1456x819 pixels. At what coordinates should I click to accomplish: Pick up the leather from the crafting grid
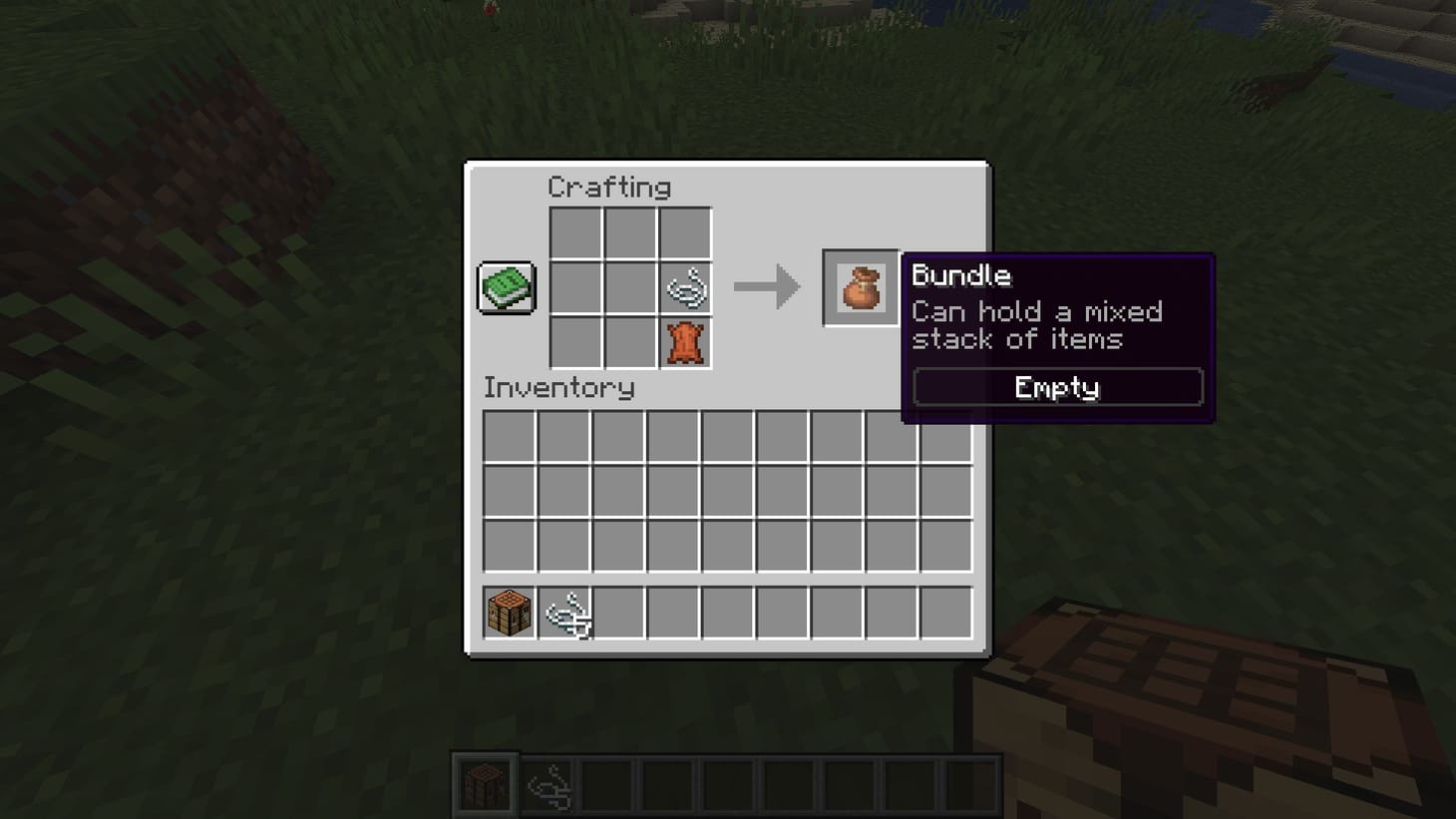(x=685, y=342)
